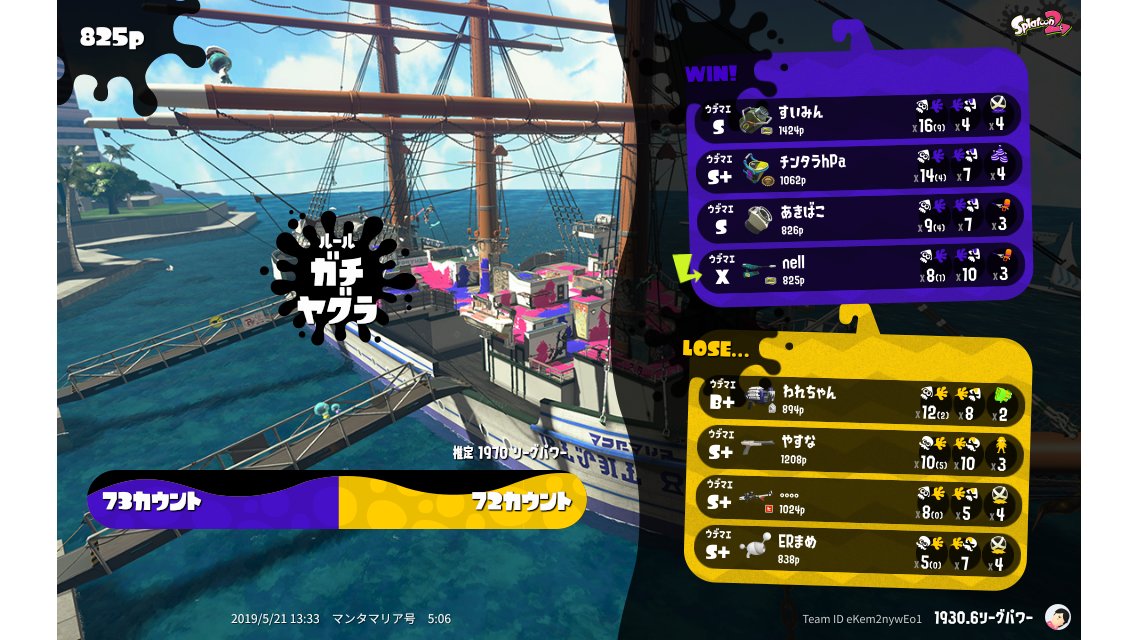Pick われちゃん in the losing team
This screenshot has height=640, width=1138.
coord(860,399)
